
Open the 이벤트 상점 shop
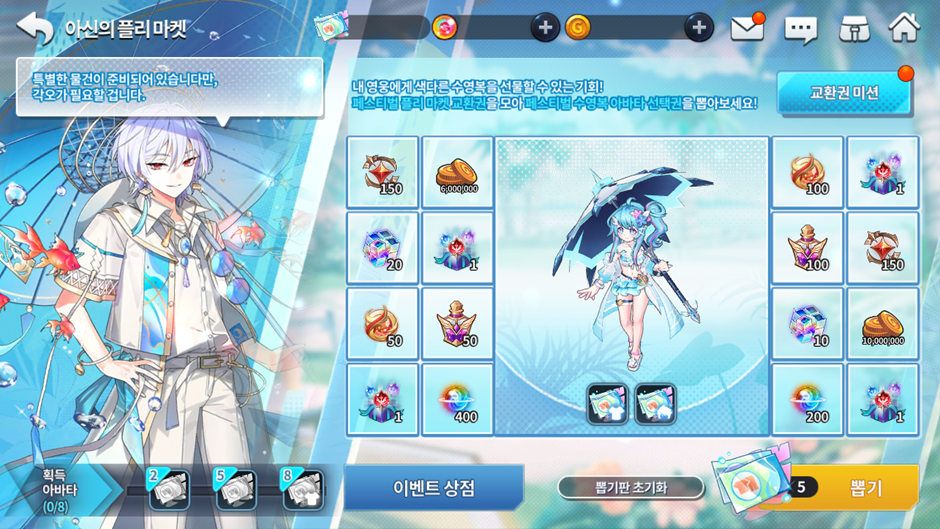pos(433,488)
